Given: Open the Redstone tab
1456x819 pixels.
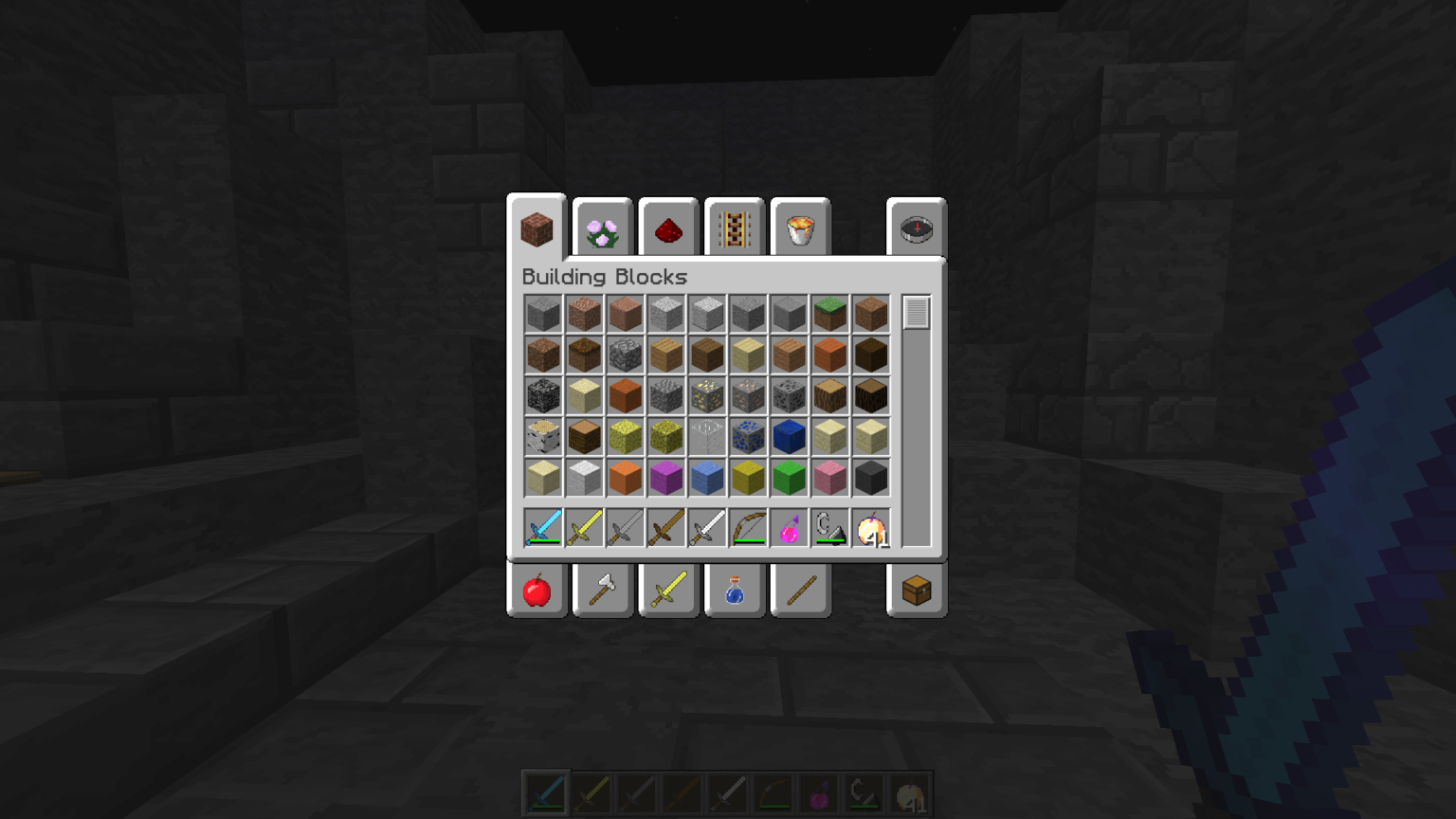Looking at the screenshot, I should 669,227.
